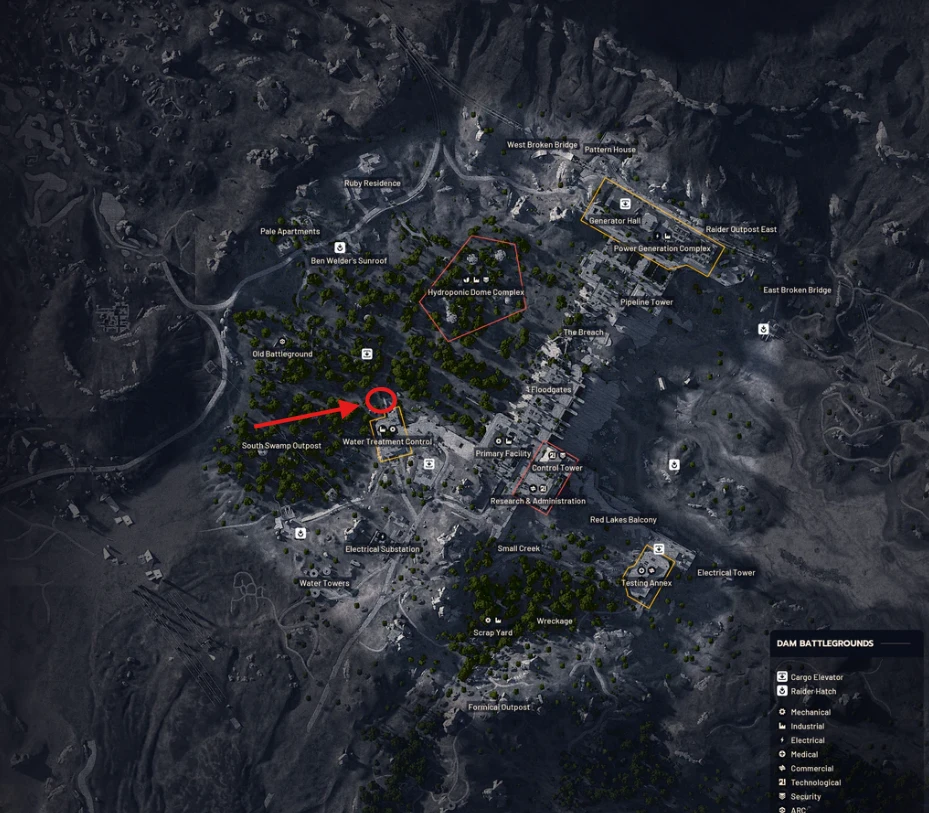Viewport: 929px width, 813px height.
Task: Click the Formical Outpost map label
Action: pyautogui.click(x=499, y=707)
